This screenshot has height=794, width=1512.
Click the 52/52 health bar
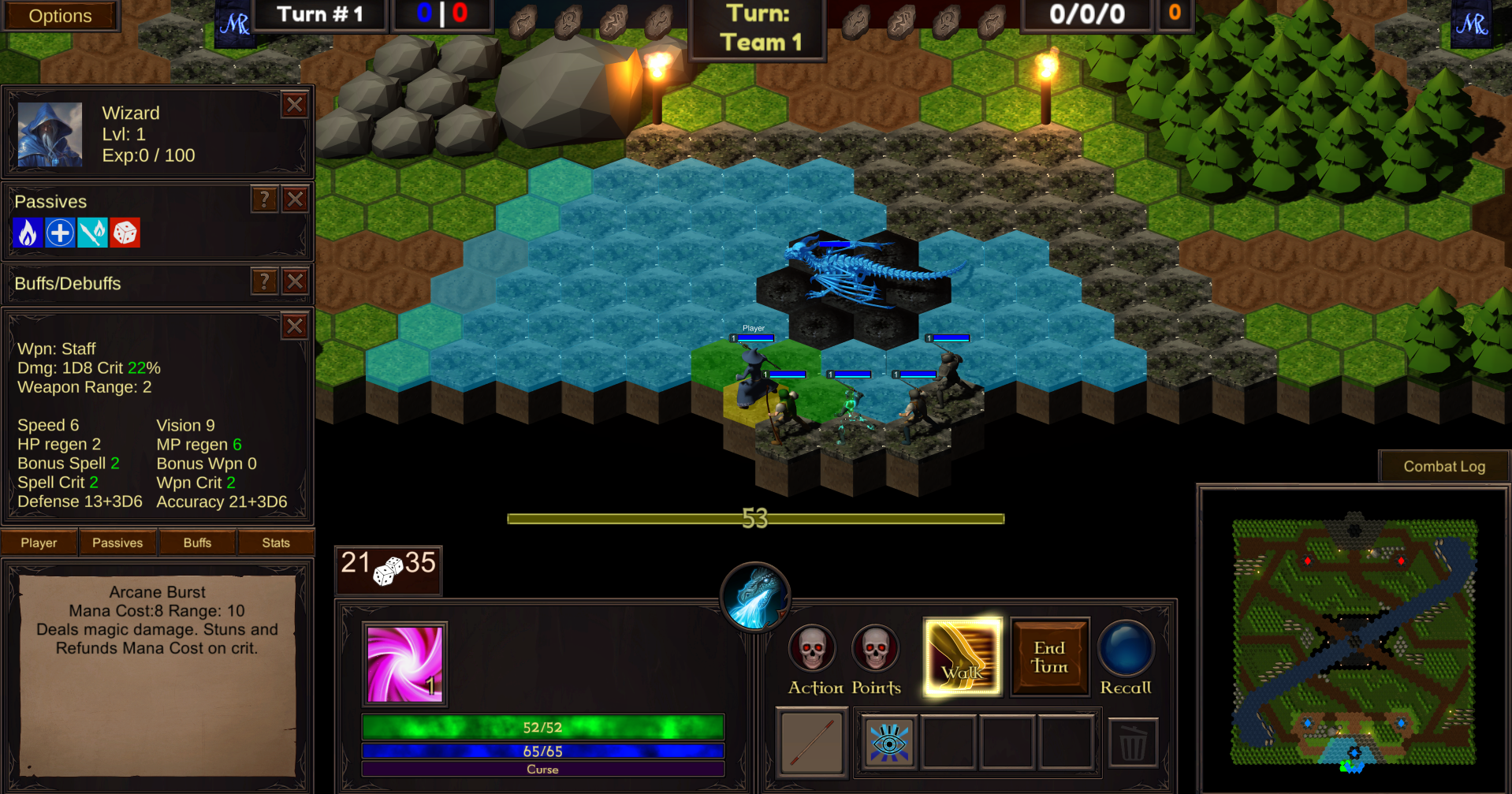[542, 726]
